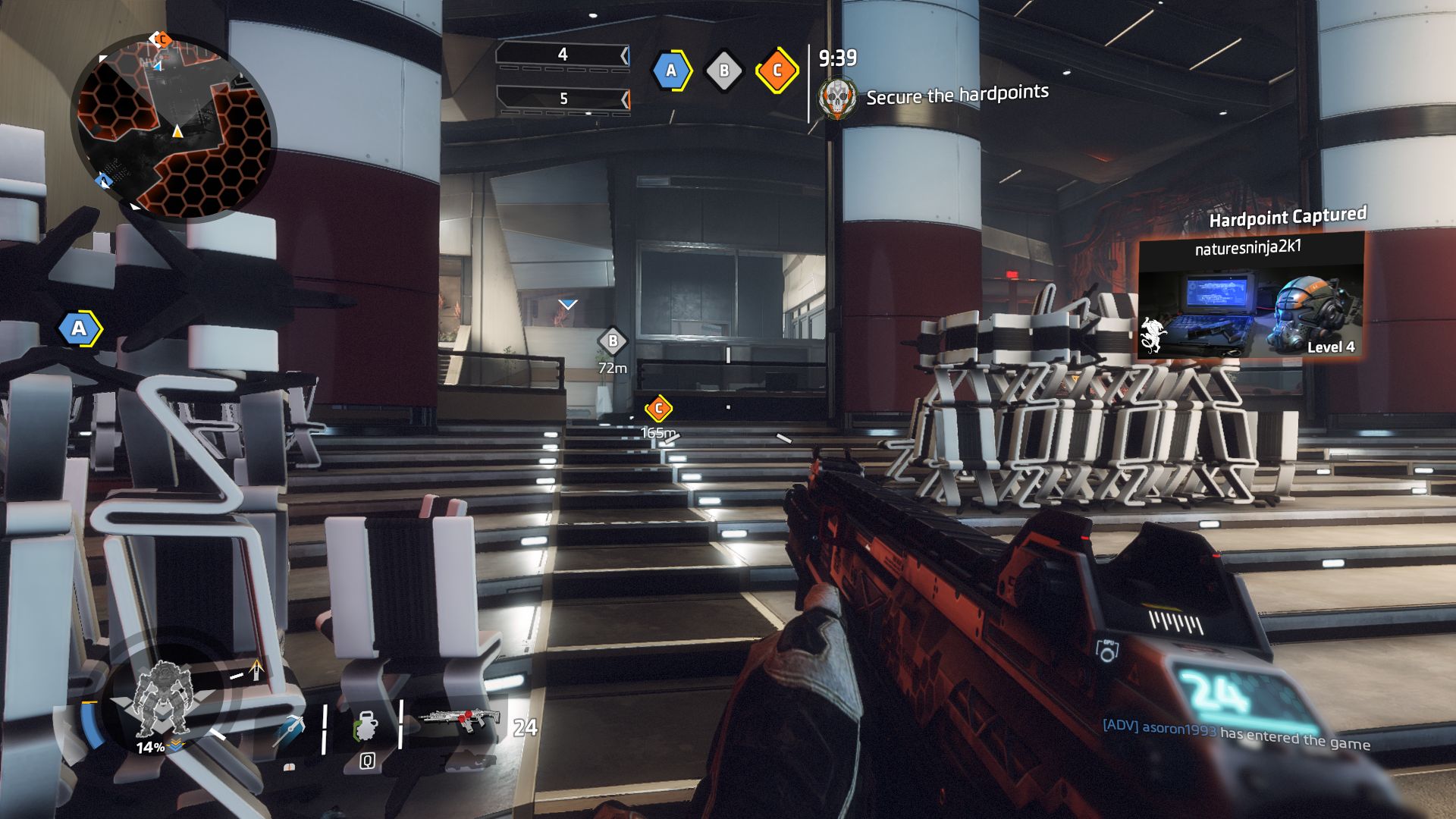1456x819 pixels.
Task: Click the skull faction emblem
Action: click(836, 98)
